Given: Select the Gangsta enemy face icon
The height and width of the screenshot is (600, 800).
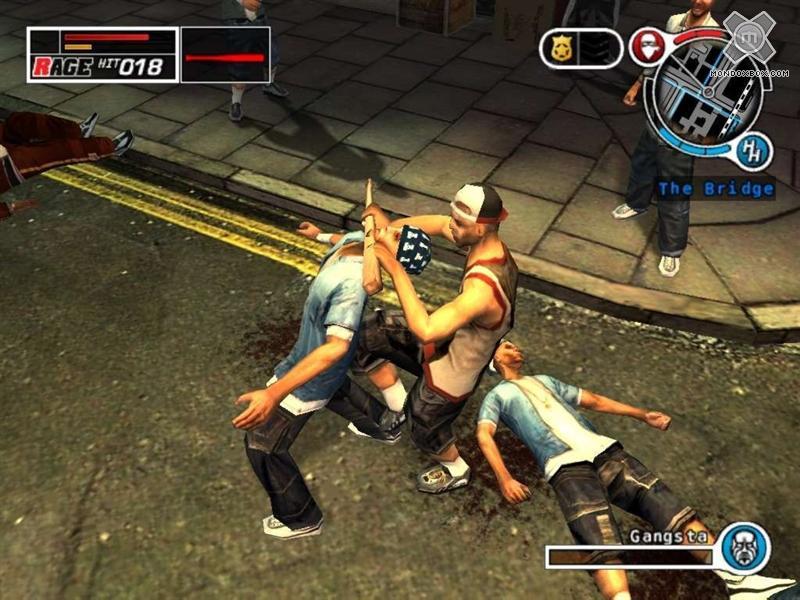Looking at the screenshot, I should tap(745, 547).
